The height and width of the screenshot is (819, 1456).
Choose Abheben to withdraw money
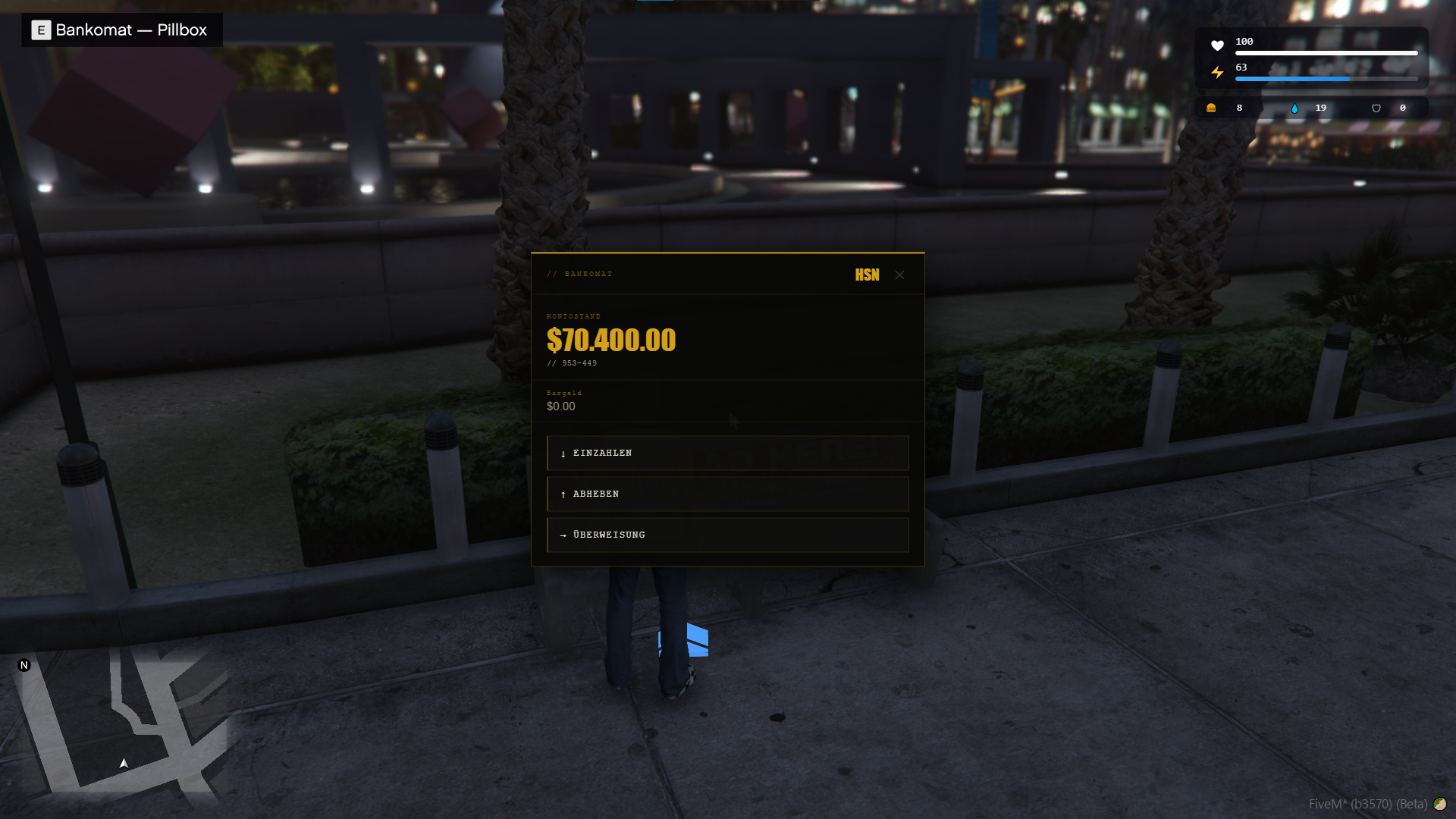click(727, 494)
